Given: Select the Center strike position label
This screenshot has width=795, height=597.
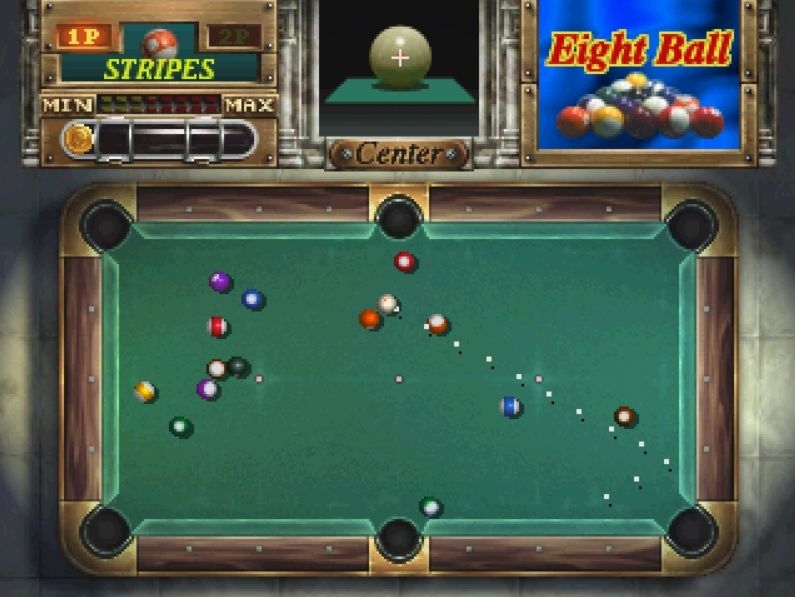Looking at the screenshot, I should (x=399, y=154).
